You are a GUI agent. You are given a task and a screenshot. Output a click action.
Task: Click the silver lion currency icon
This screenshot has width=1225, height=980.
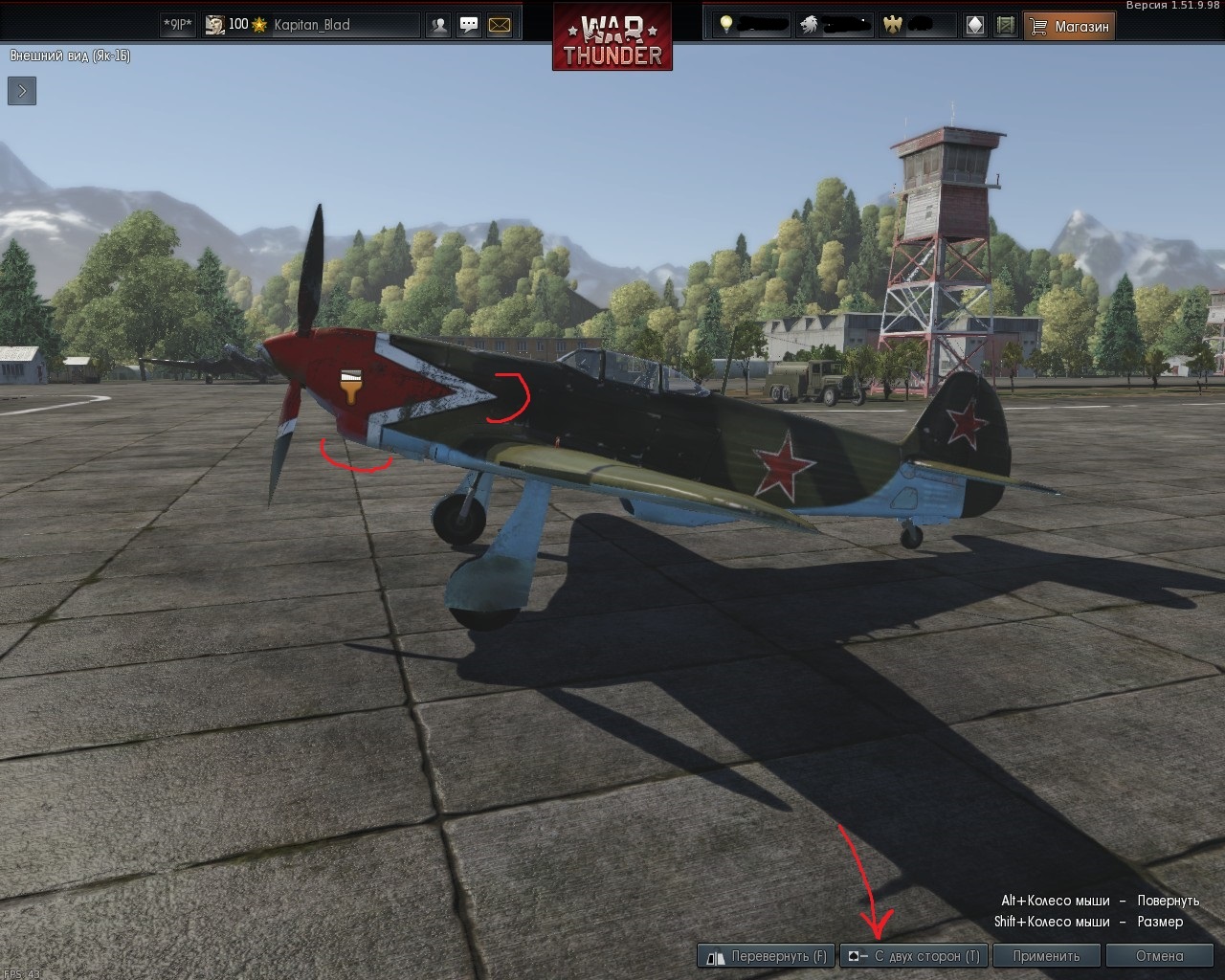click(809, 25)
